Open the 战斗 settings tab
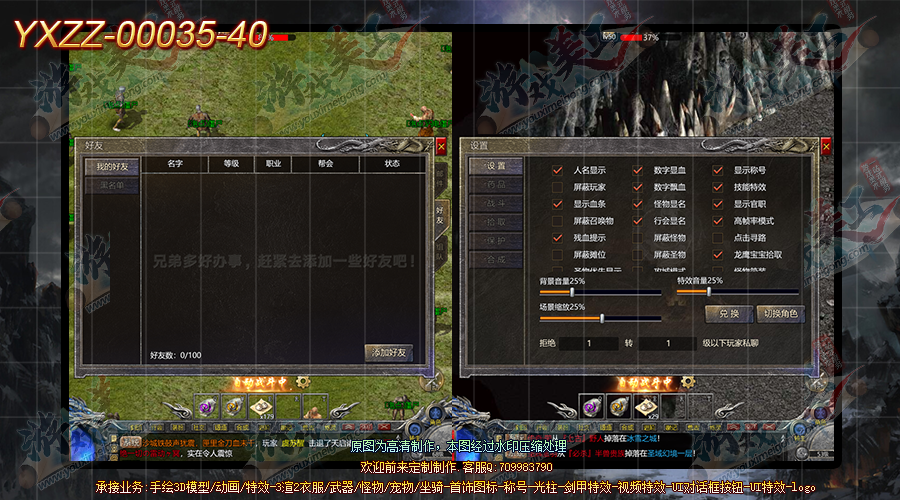Image resolution: width=900 pixels, height=500 pixels. (496, 203)
